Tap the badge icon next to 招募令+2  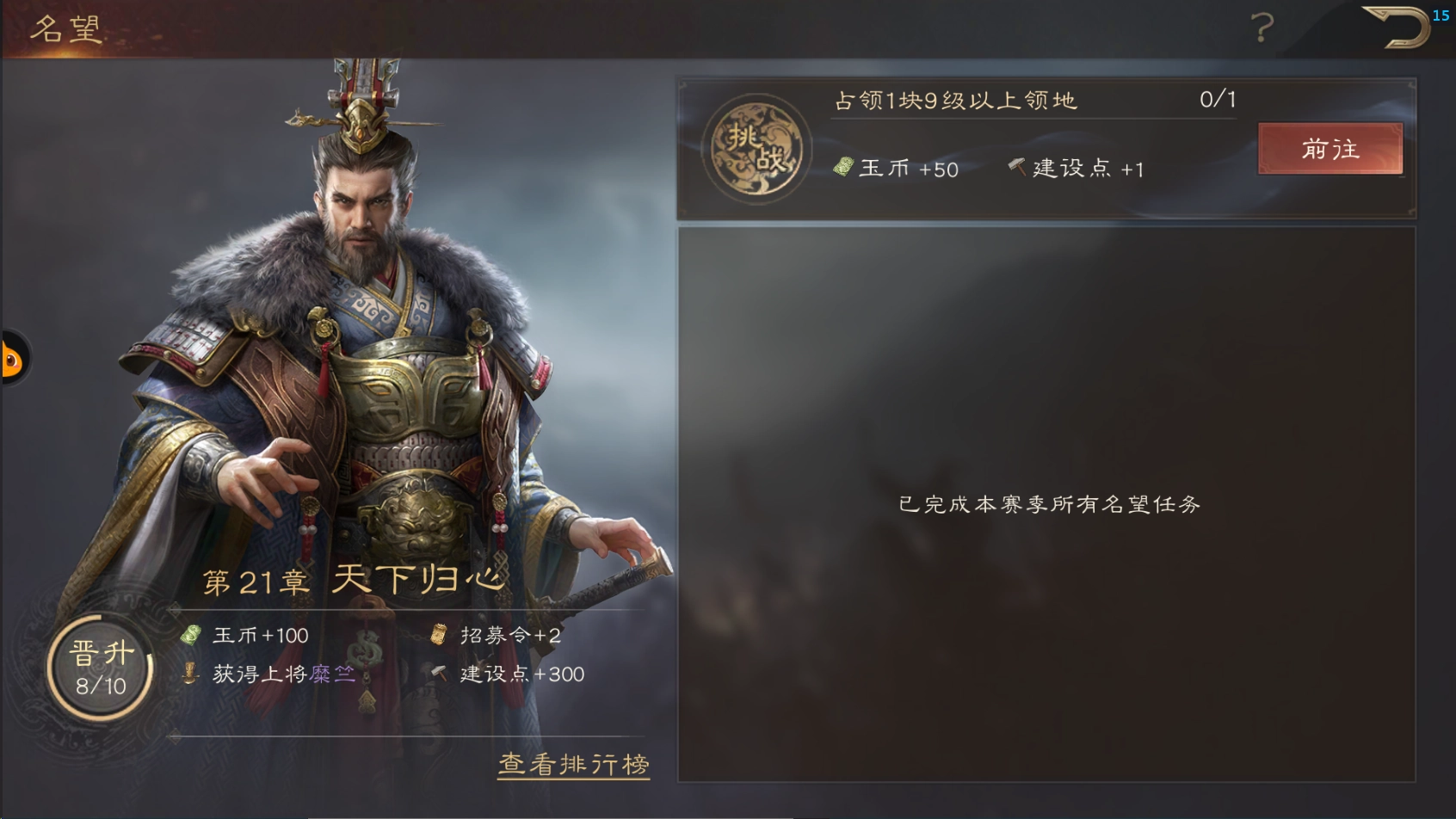[x=439, y=634]
